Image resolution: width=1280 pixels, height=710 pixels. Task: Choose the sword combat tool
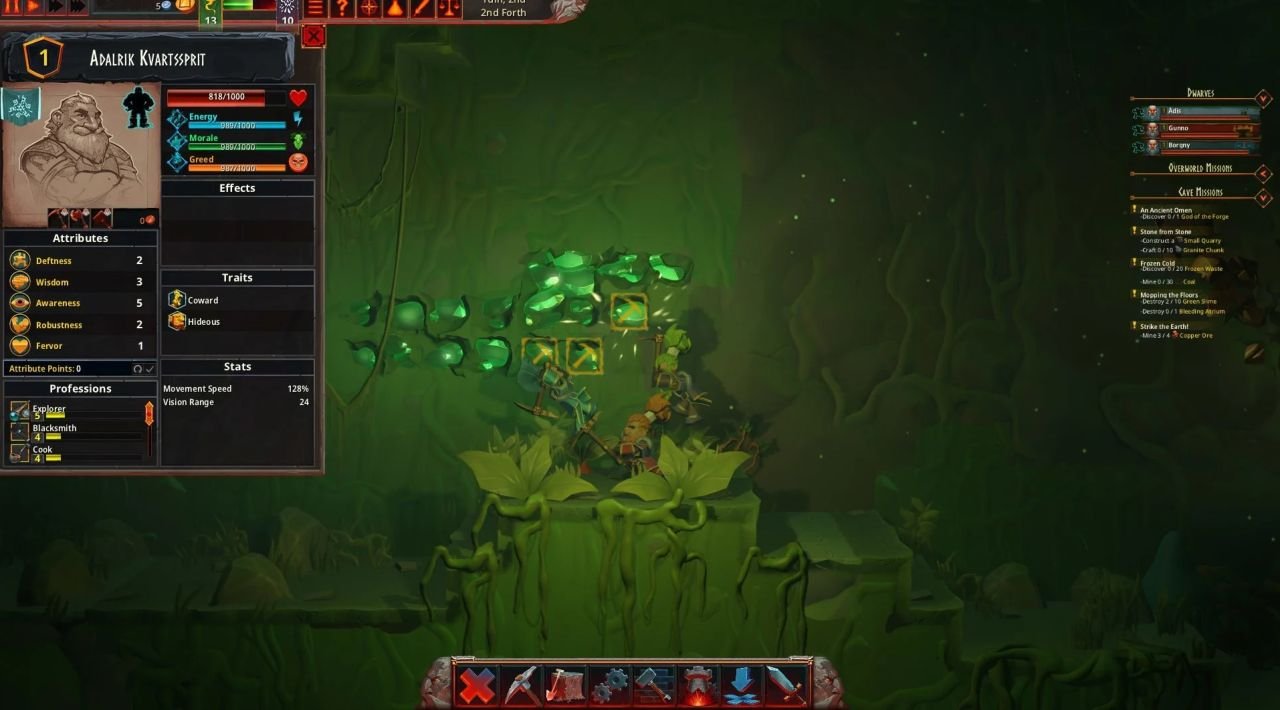pyautogui.click(x=784, y=686)
